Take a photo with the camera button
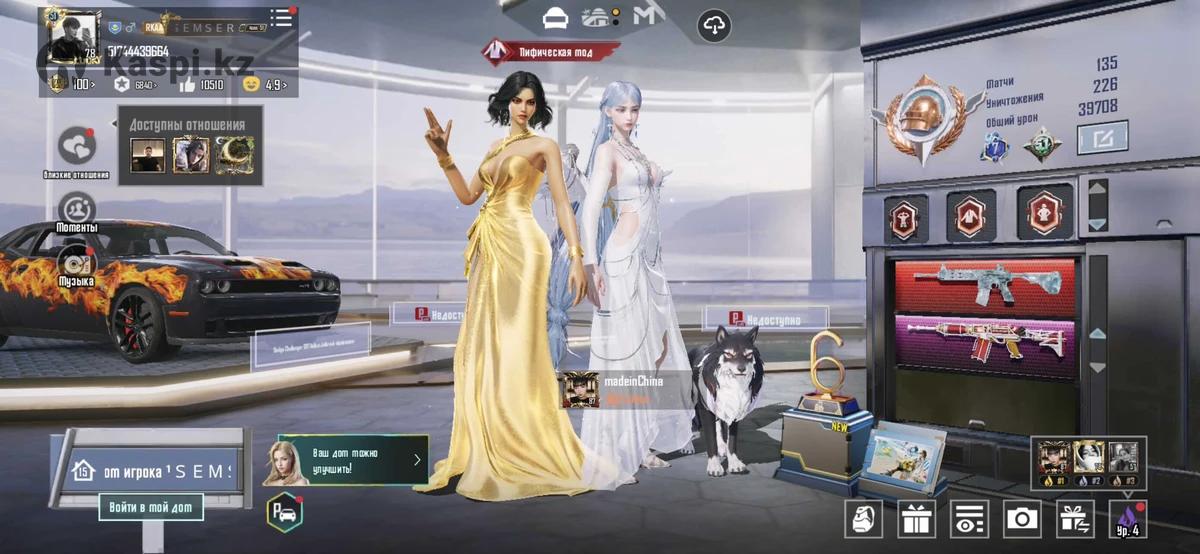This screenshot has width=1200, height=554. click(x=1021, y=518)
